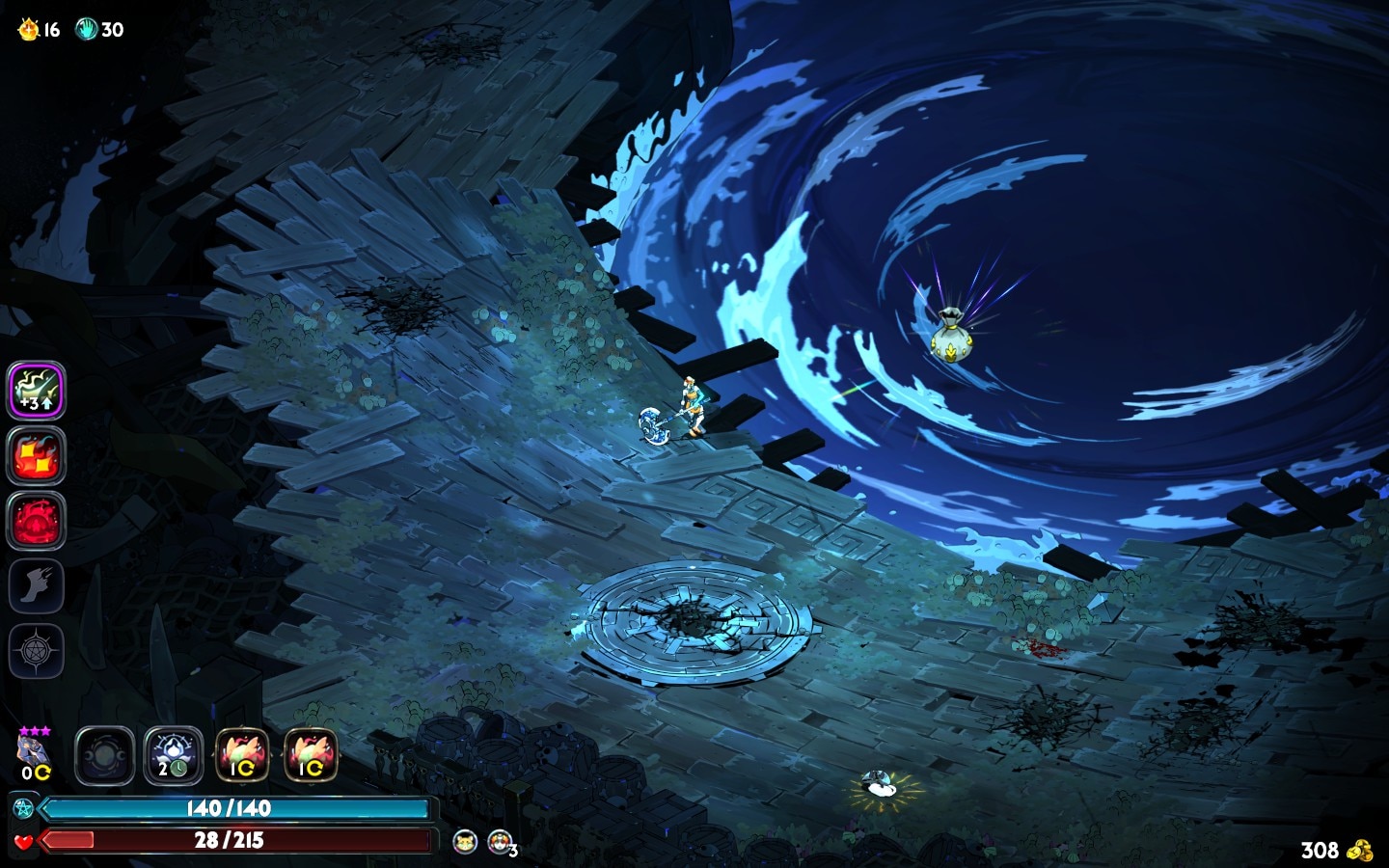Click the round flame icon with count 3
The image size is (1389, 868).
tap(500, 841)
